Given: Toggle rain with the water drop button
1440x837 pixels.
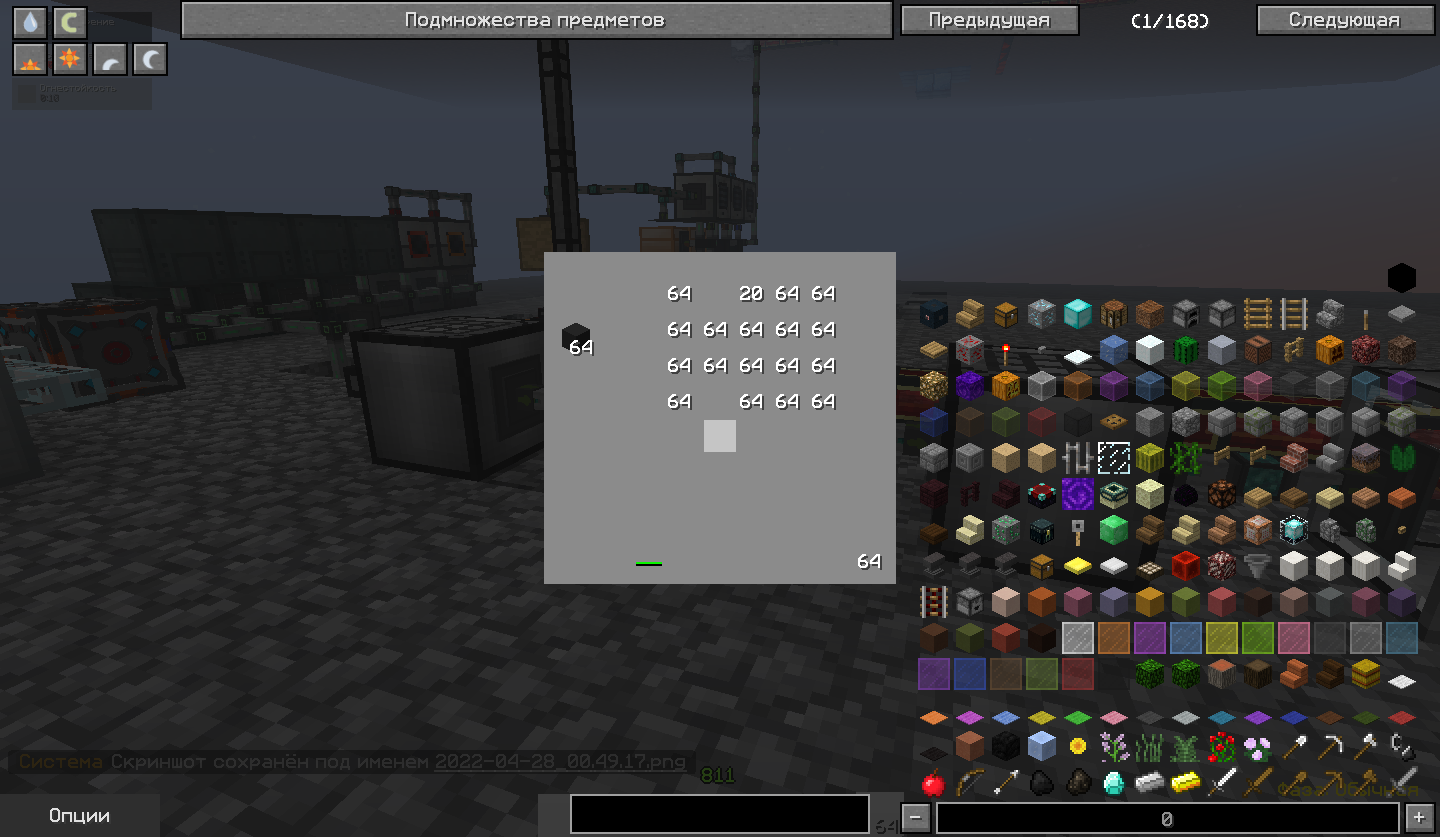Looking at the screenshot, I should click(30, 22).
